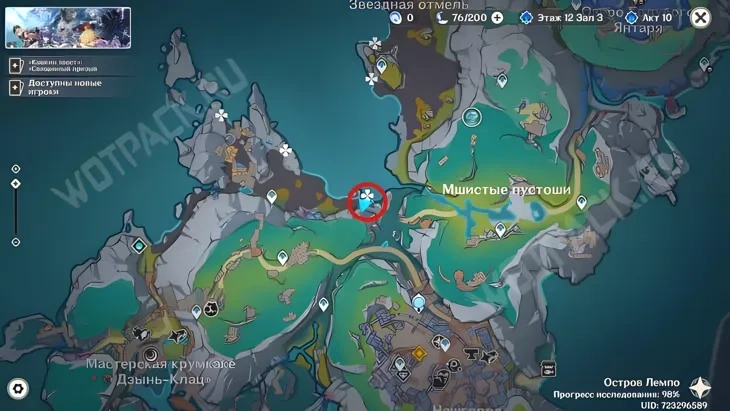Screen dimensions: 730x411
Task: Add resin with the plus button
Action: point(497,18)
